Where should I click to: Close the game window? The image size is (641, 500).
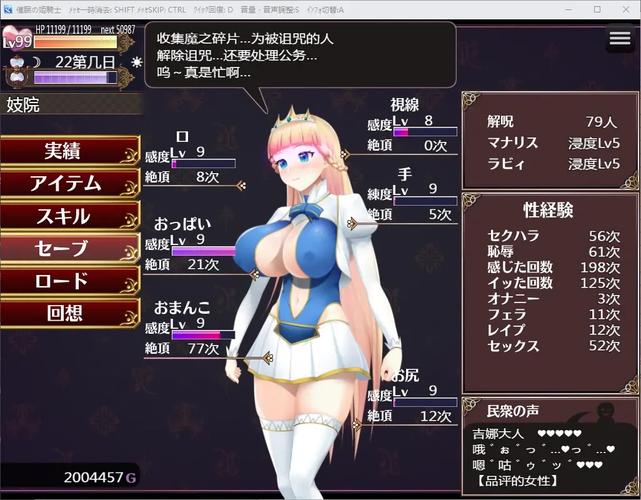(625, 9)
